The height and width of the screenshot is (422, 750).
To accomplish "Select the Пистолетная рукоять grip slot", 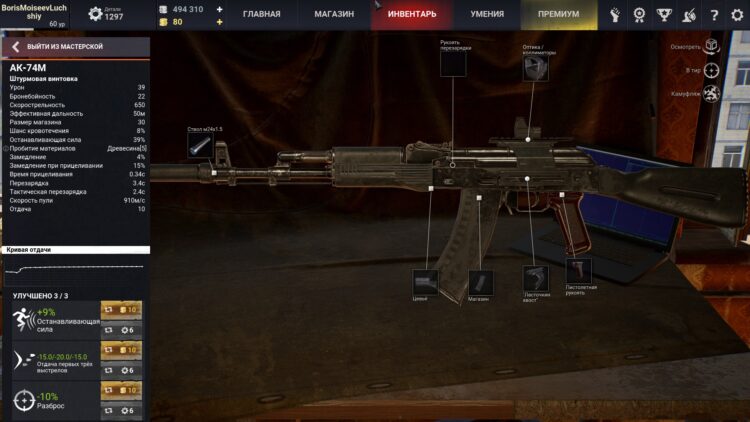I will coord(578,271).
